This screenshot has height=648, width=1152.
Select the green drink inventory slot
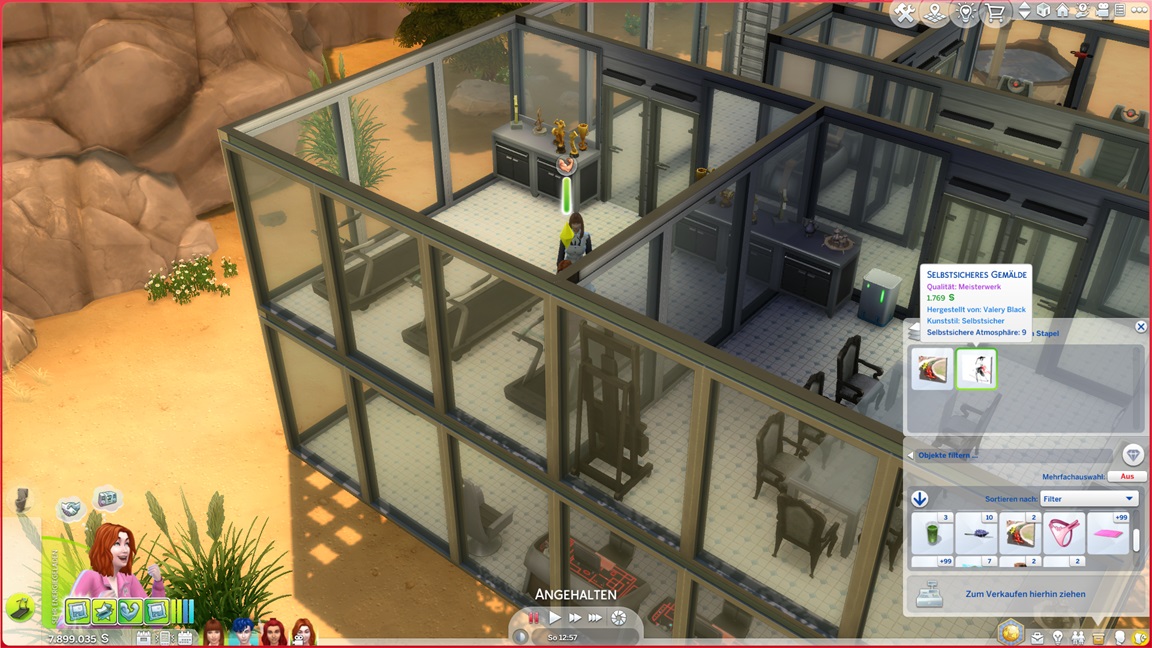tap(931, 533)
